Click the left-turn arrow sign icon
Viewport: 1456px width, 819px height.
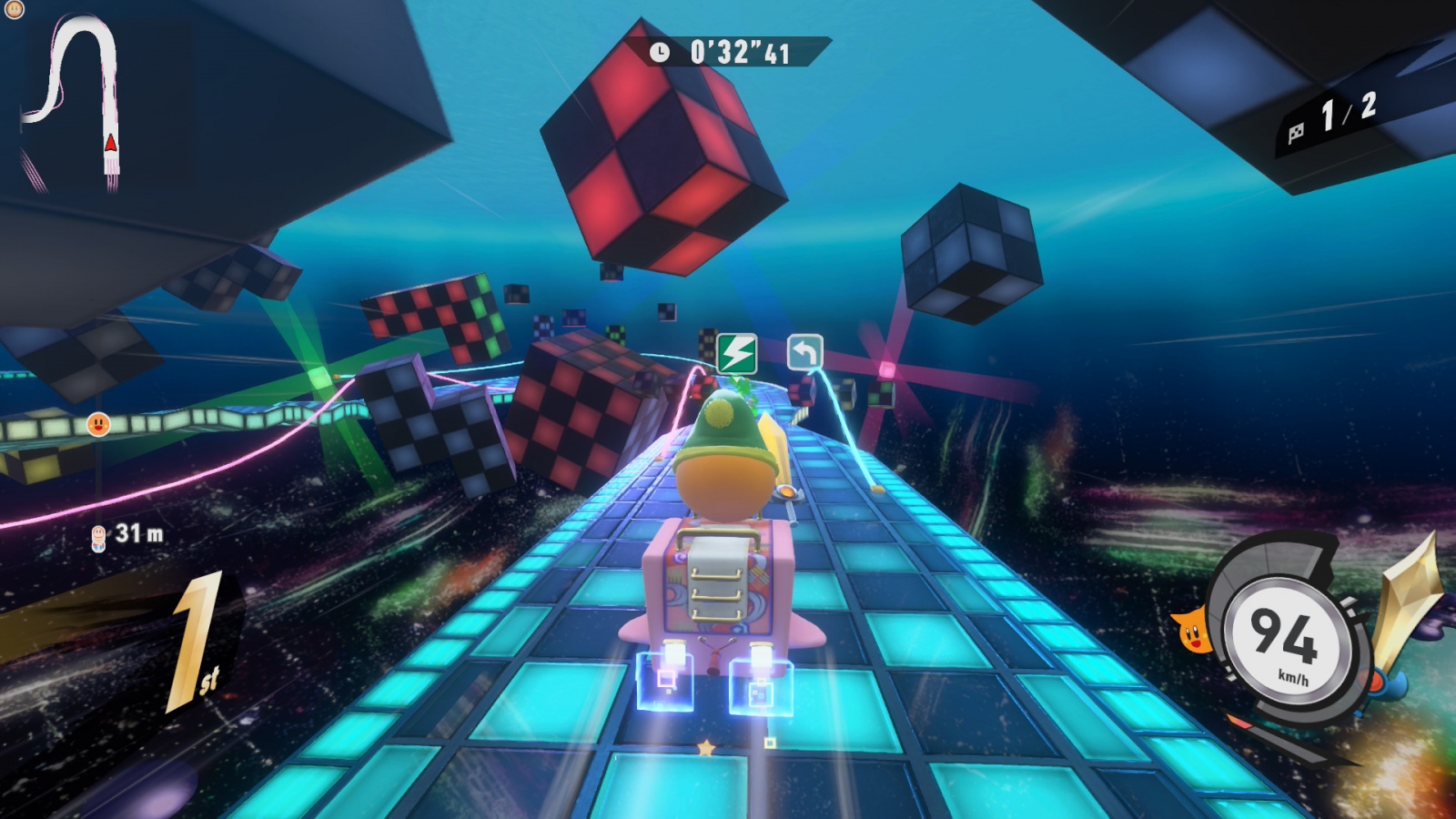tap(804, 352)
